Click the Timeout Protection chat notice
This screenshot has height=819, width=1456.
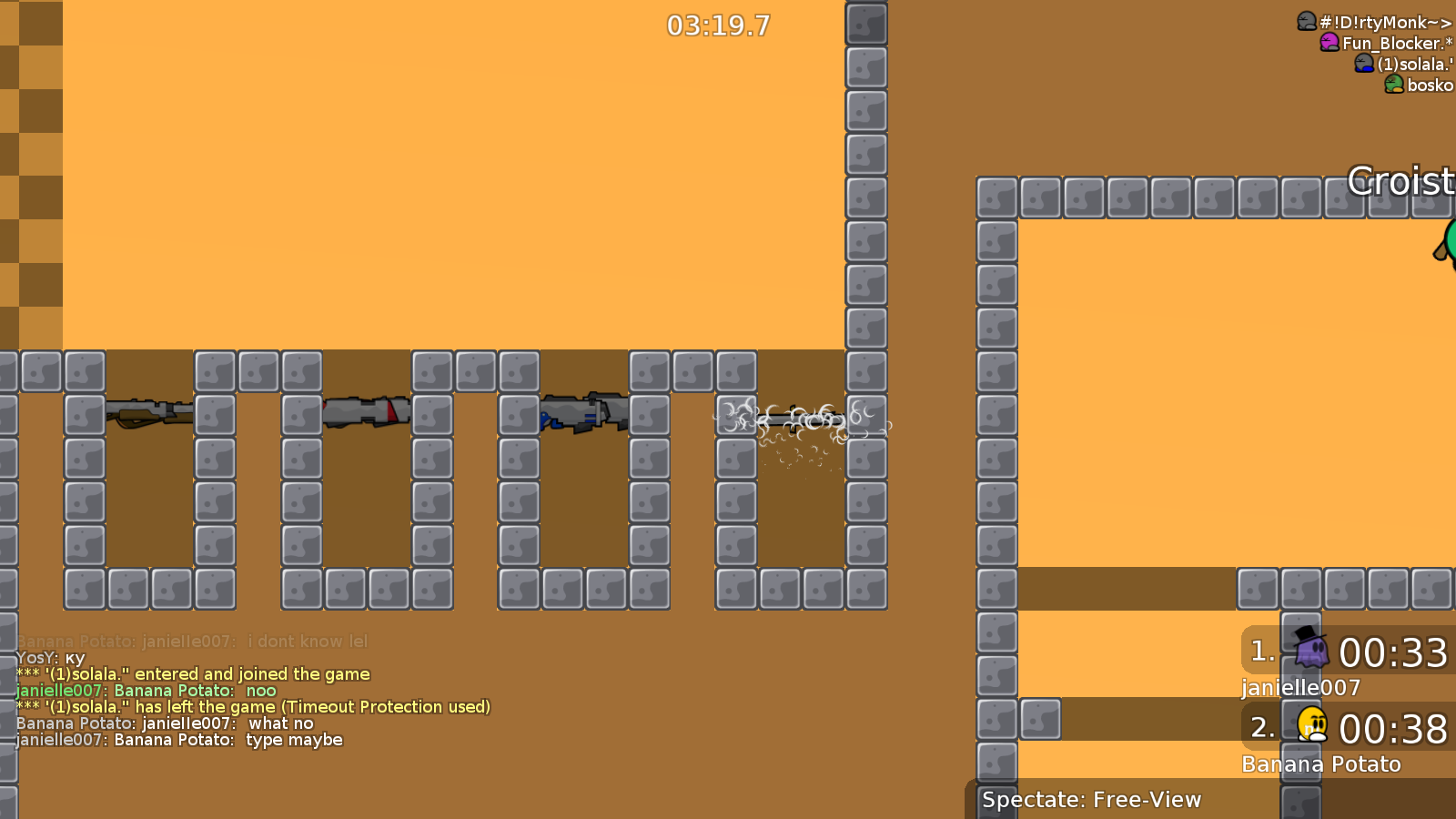click(x=253, y=706)
